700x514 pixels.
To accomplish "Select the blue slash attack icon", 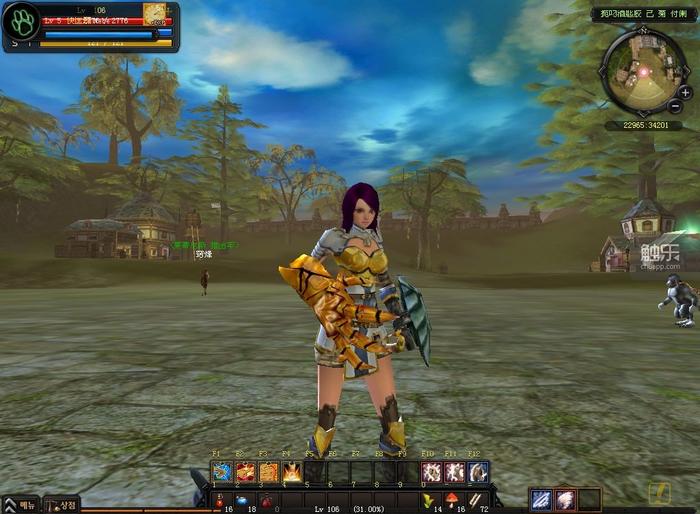I will click(541, 499).
